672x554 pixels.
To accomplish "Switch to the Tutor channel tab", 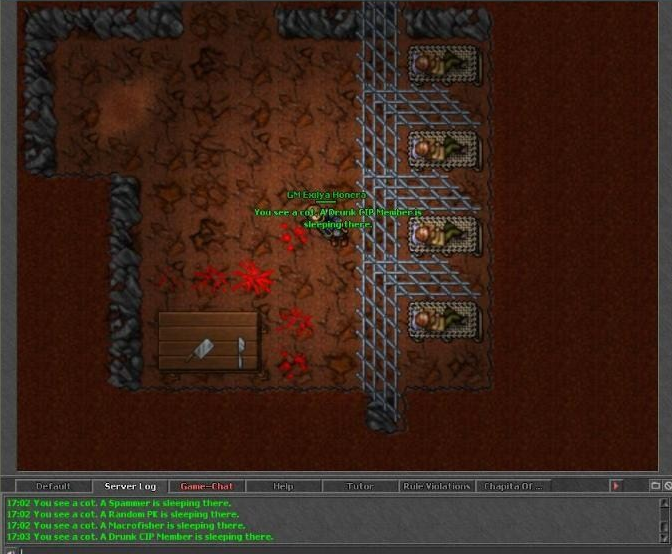I will coord(360,486).
